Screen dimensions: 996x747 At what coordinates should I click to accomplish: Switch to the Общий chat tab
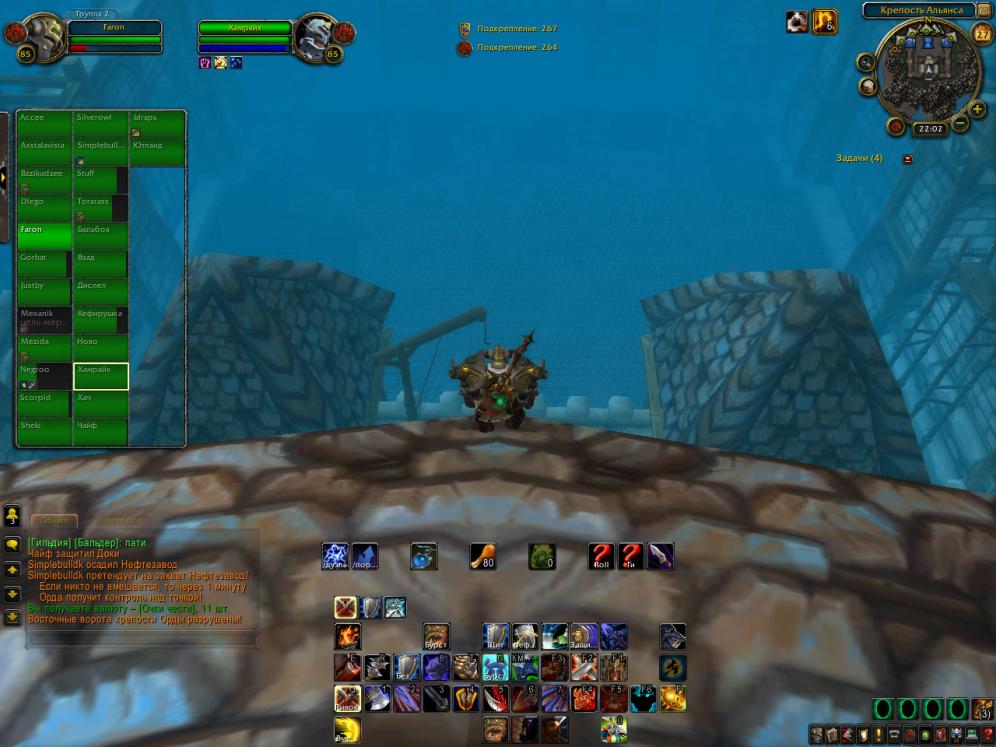click(x=54, y=521)
